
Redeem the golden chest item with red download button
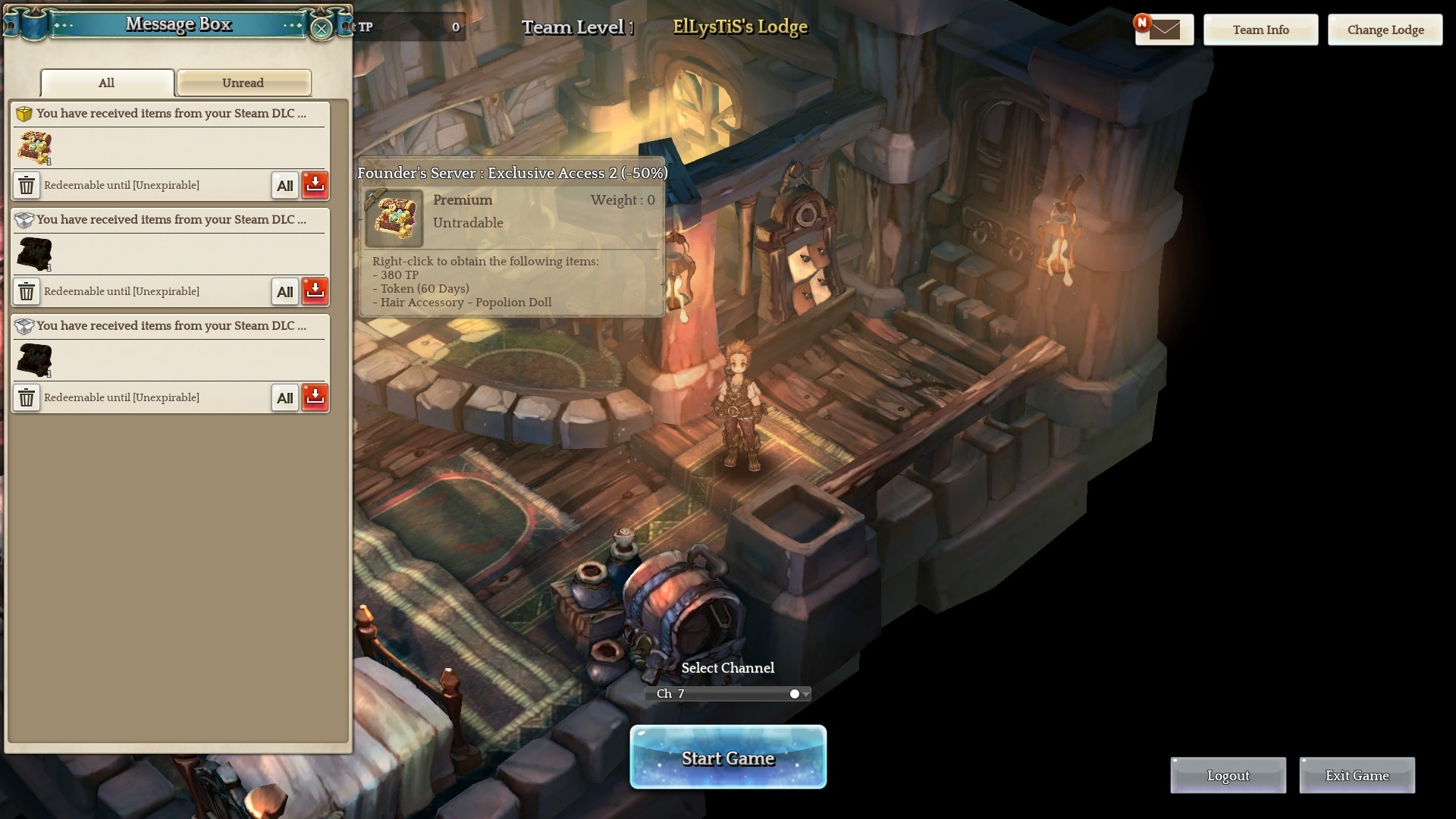click(315, 185)
